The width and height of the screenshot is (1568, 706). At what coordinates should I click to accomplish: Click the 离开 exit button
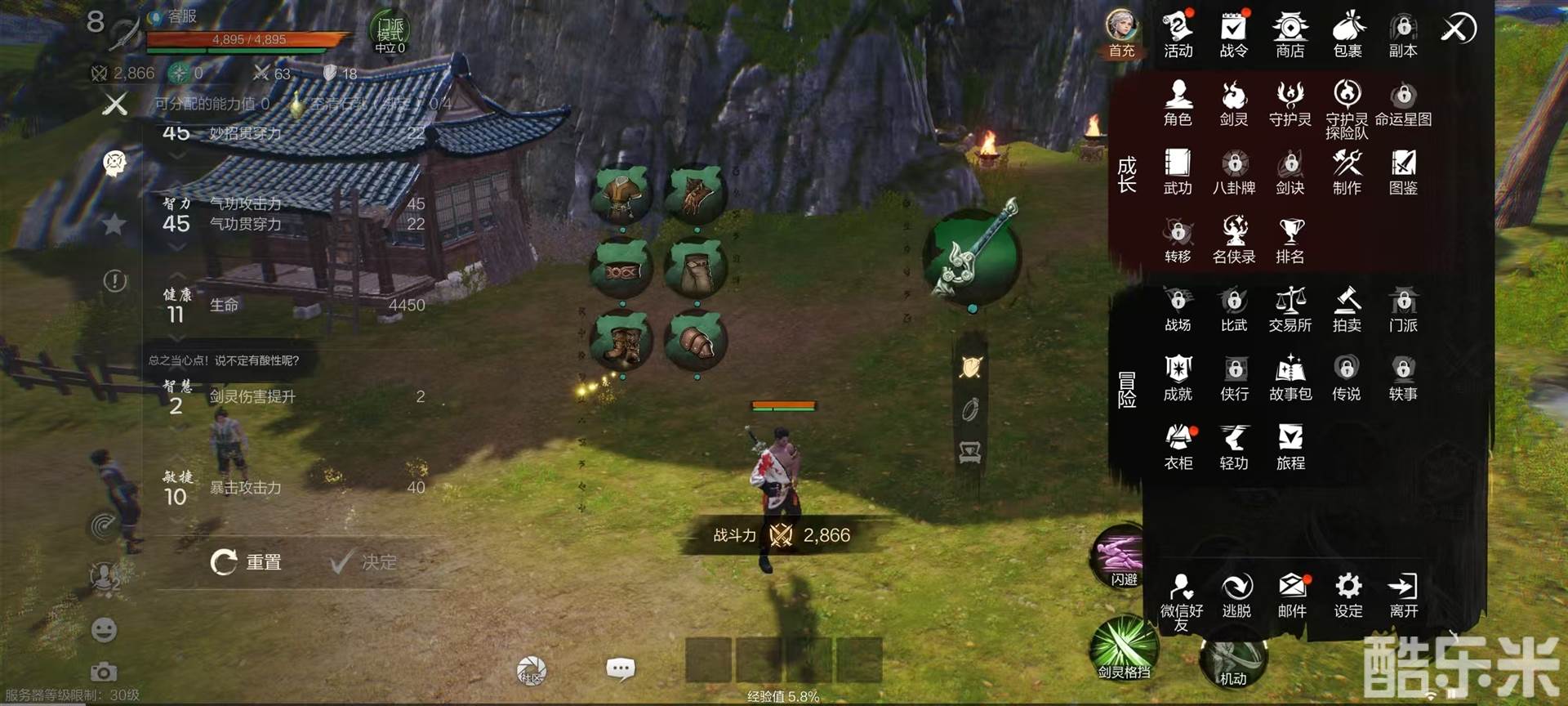1403,595
